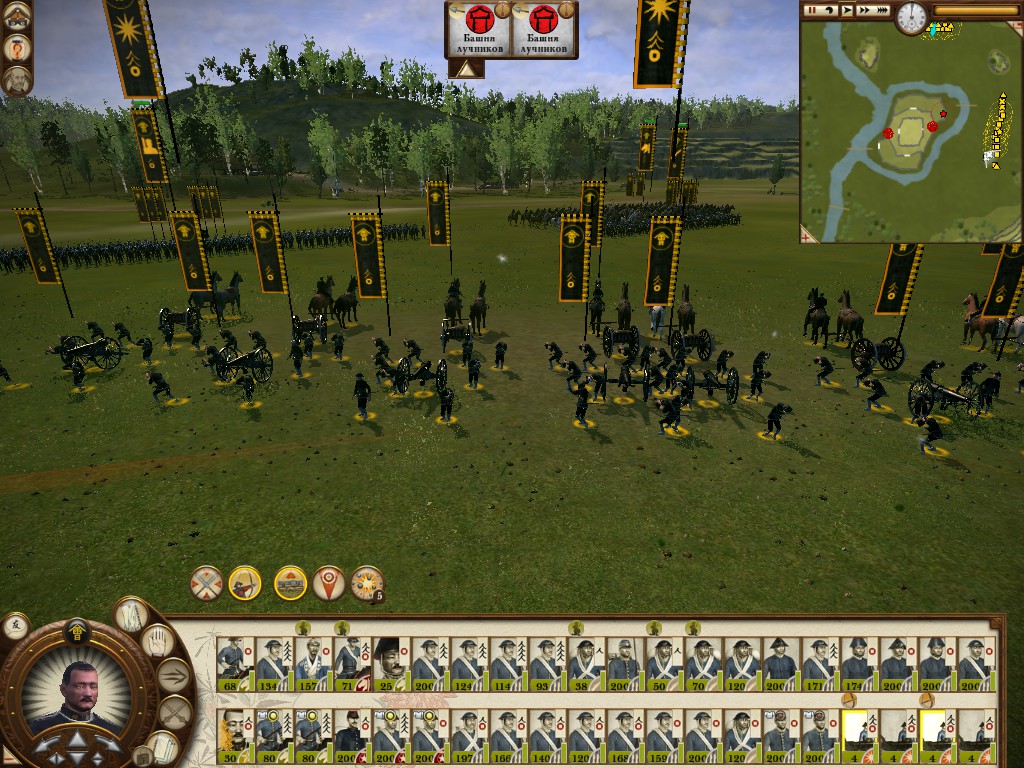This screenshot has width=1024, height=768.
Task: Set battle to normal play speed
Action: pyautogui.click(x=847, y=10)
